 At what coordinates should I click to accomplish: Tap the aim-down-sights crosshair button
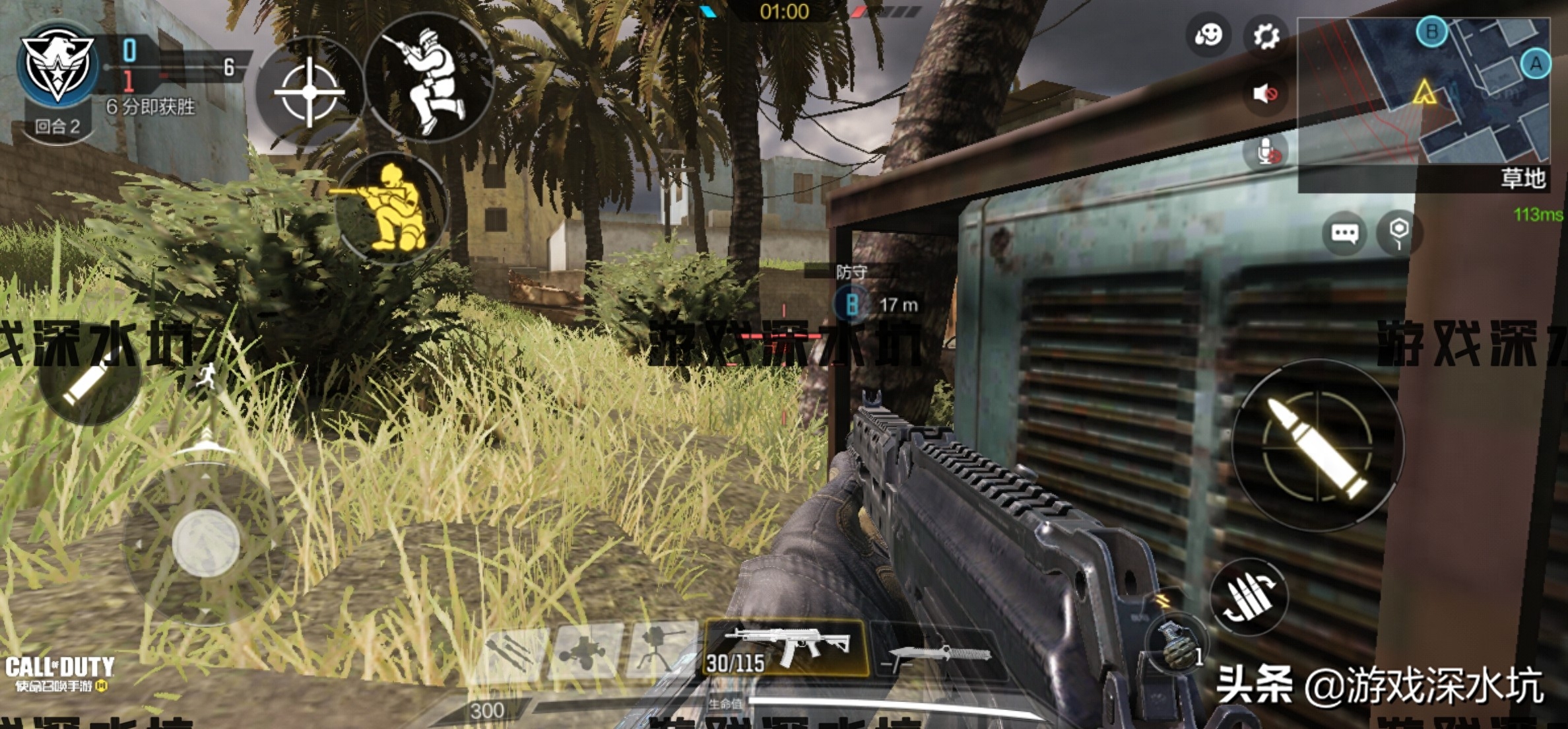click(x=309, y=91)
